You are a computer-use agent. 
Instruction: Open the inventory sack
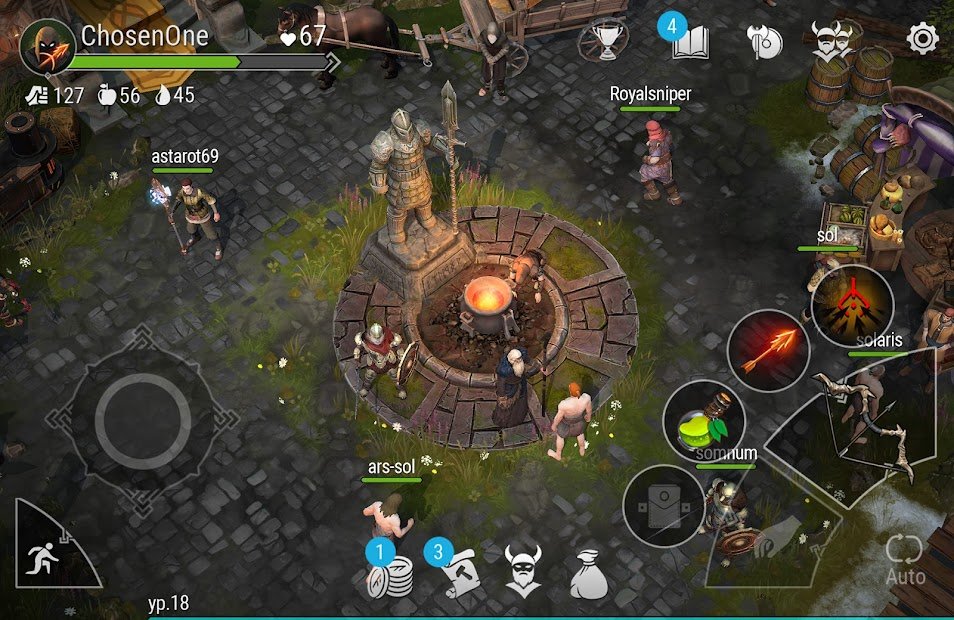pos(590,574)
